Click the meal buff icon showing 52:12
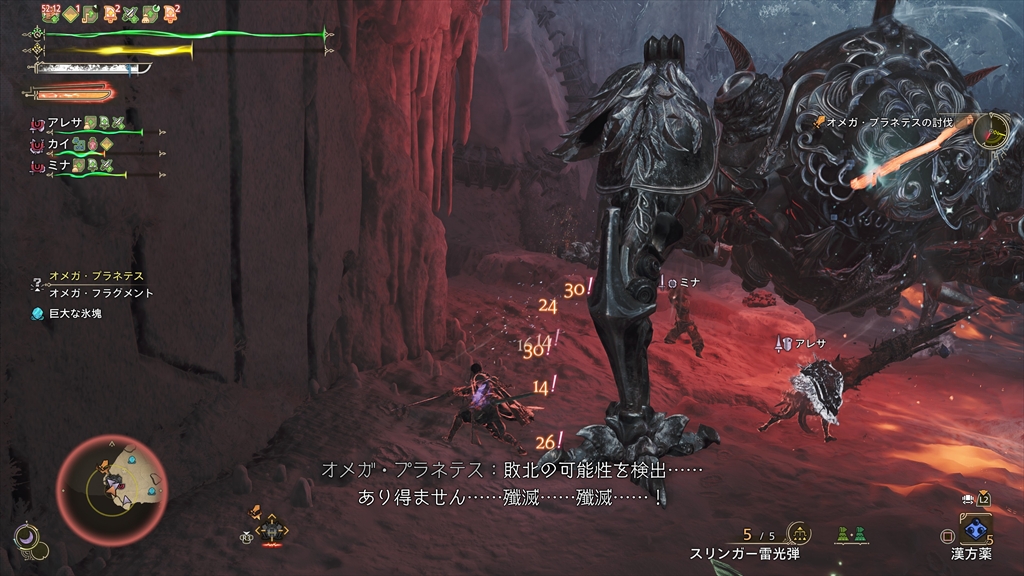This screenshot has height=576, width=1024. [51, 13]
